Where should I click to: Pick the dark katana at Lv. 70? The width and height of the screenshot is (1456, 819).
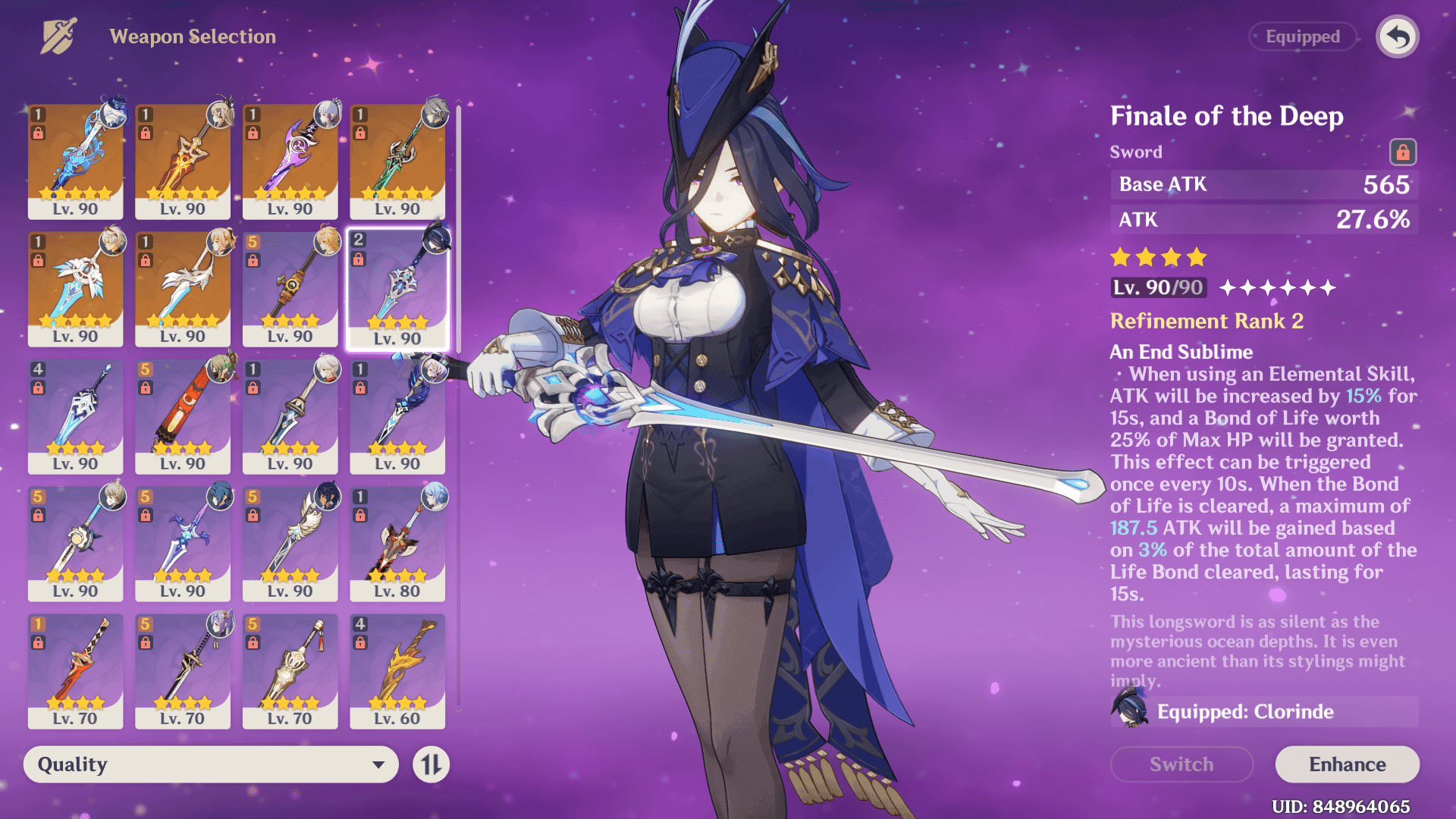click(x=183, y=670)
